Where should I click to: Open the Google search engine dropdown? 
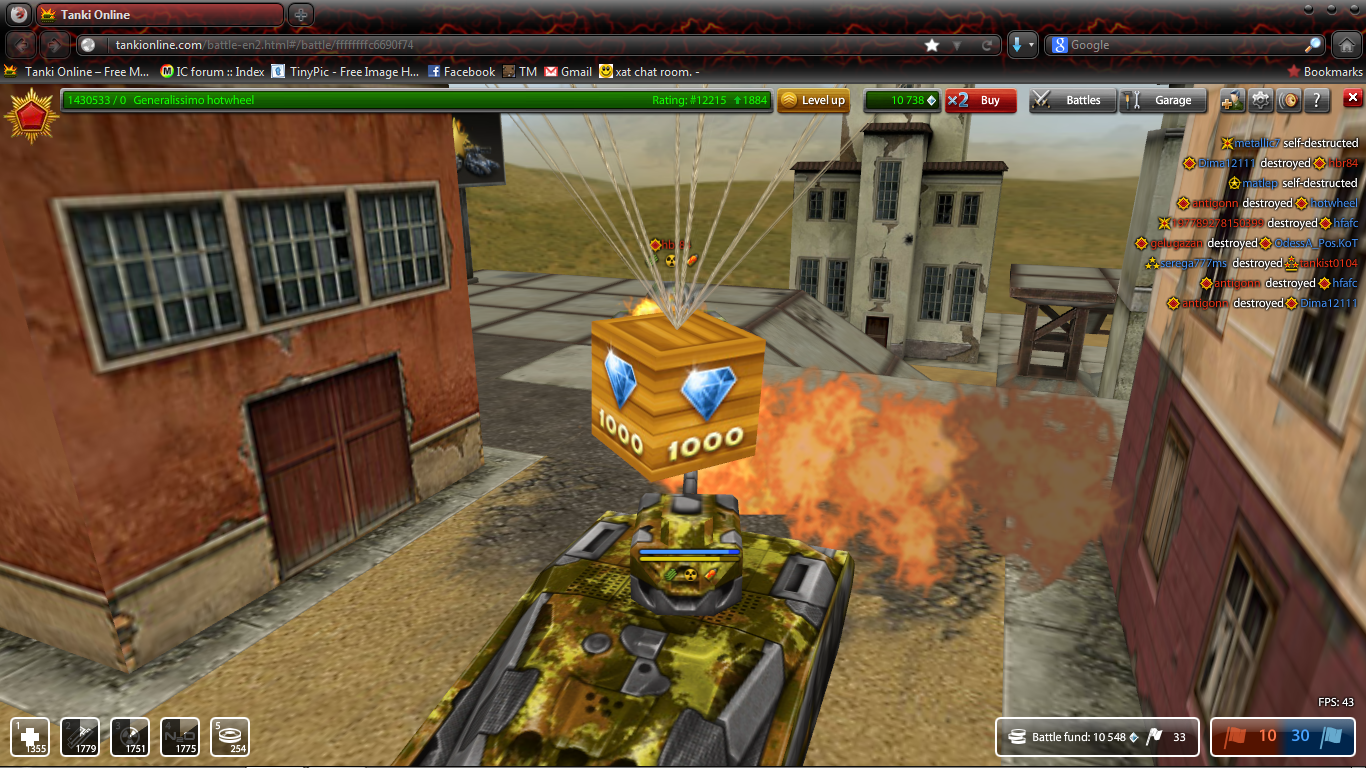tap(1058, 44)
